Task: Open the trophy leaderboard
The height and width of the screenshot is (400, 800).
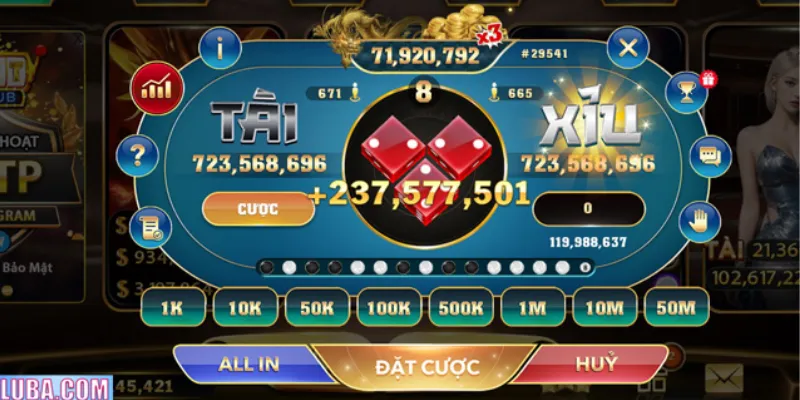Action: [688, 91]
